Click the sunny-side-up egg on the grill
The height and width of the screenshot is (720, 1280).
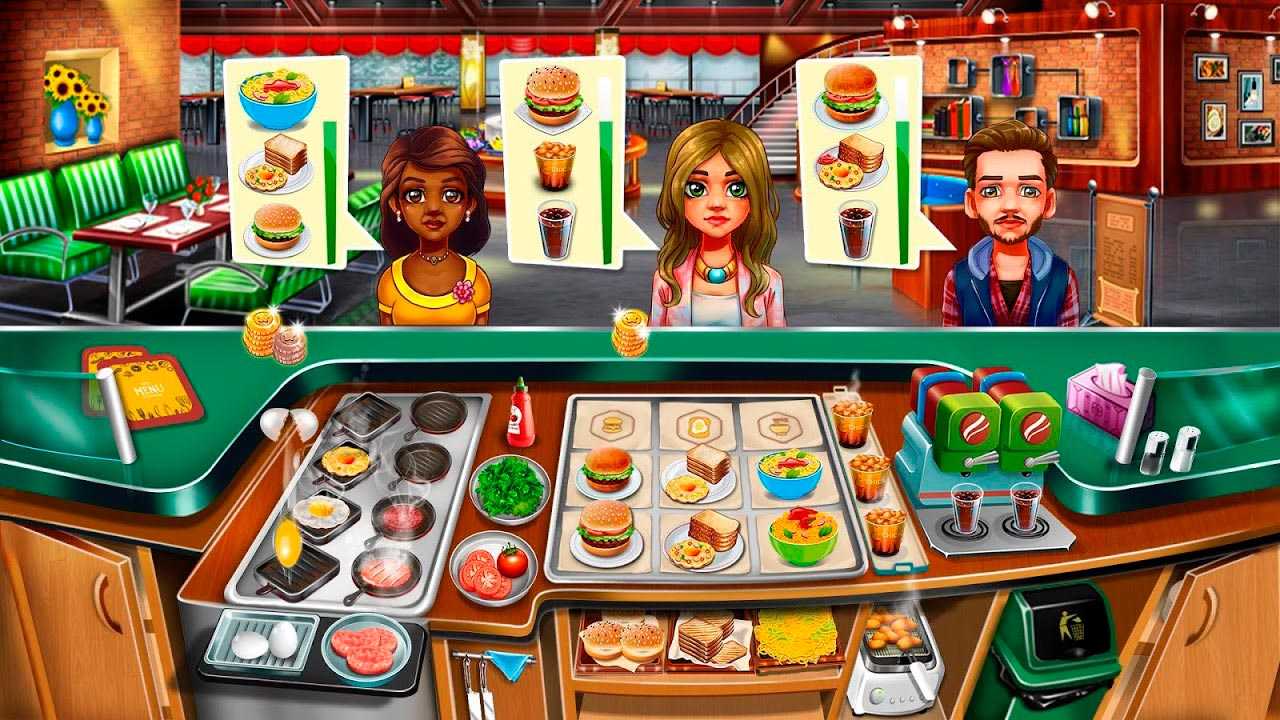point(320,512)
